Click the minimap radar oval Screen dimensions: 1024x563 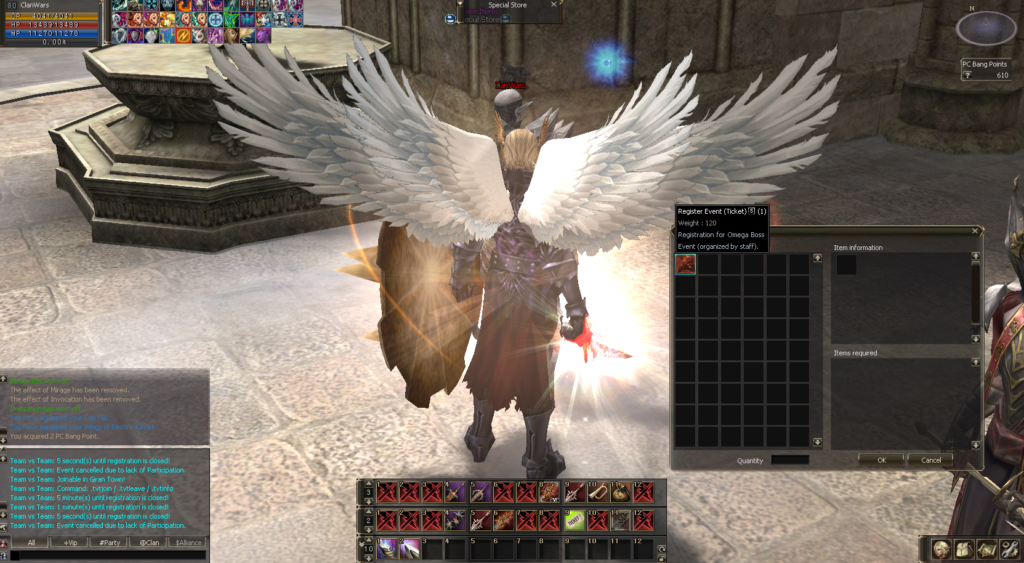pos(986,28)
